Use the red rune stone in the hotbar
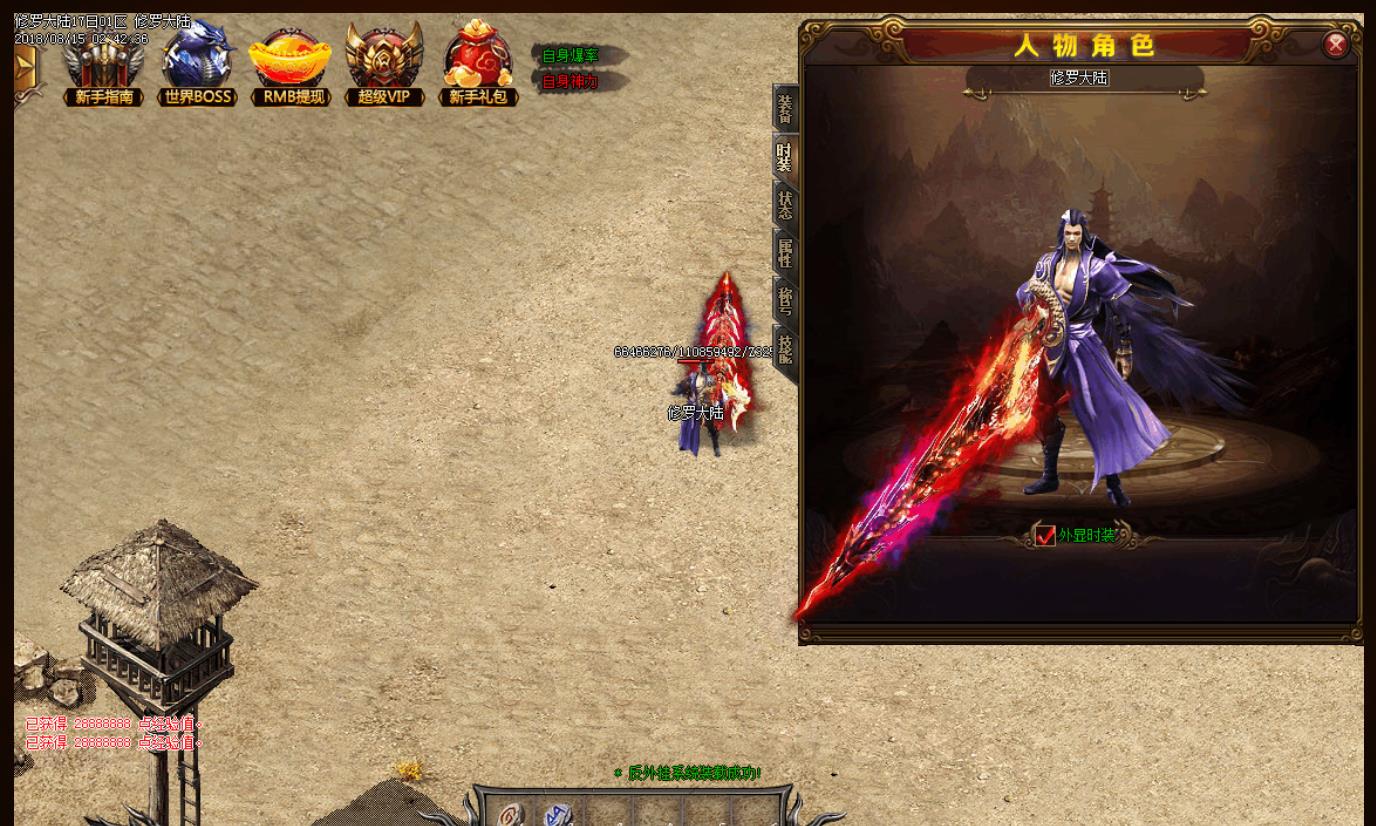Image resolution: width=1376 pixels, height=826 pixels. pyautogui.click(x=511, y=815)
